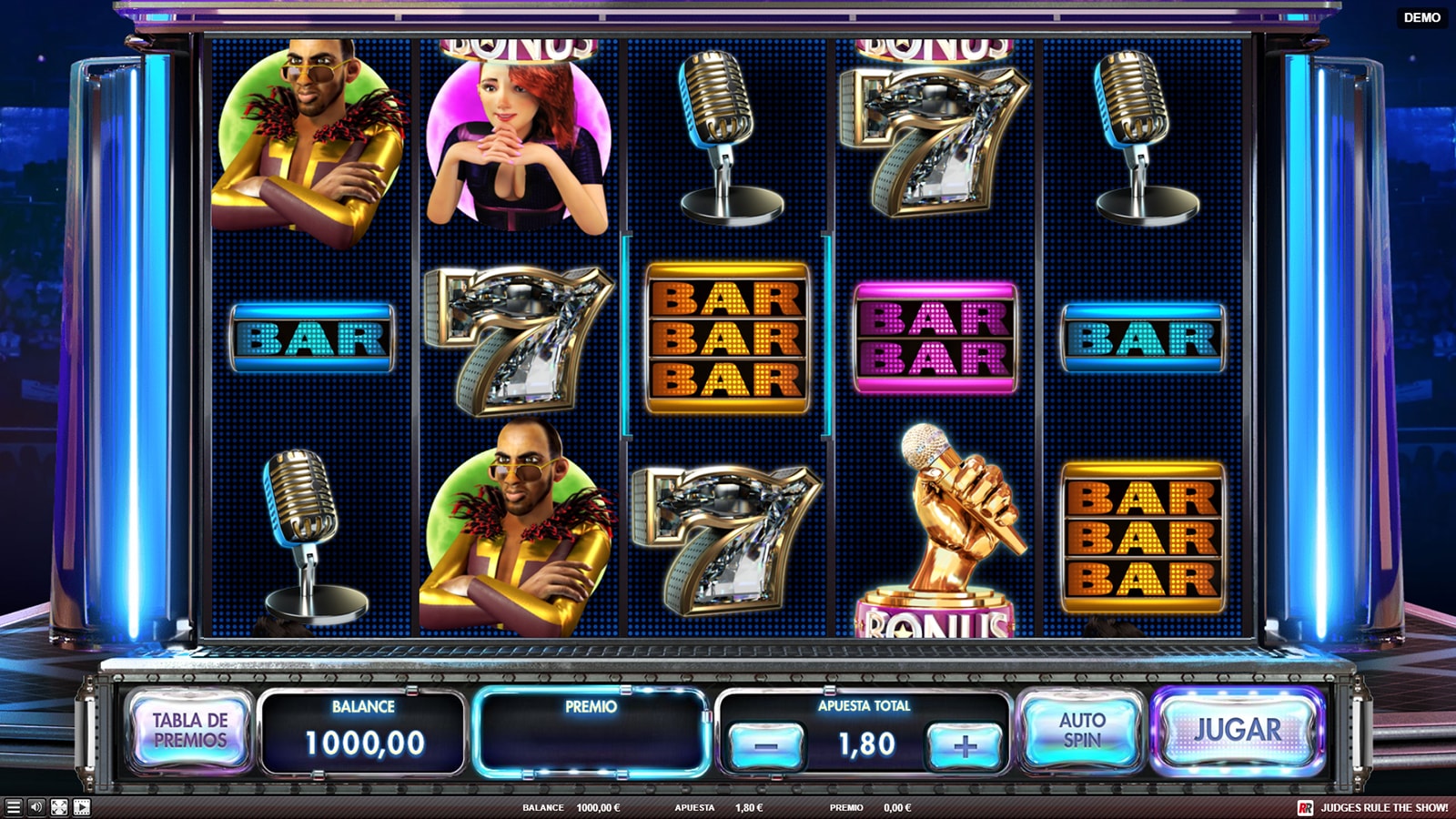Increase total bet with the plus button

tap(965, 746)
